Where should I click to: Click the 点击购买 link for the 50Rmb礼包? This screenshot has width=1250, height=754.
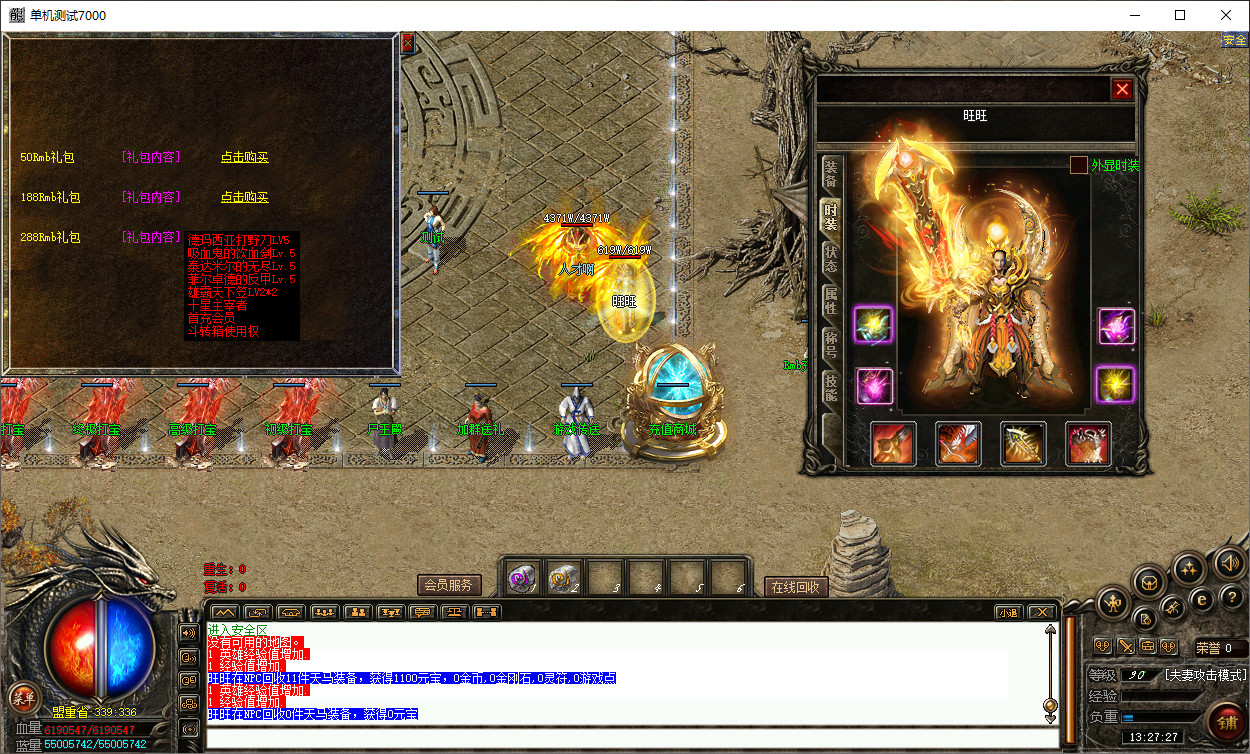244,157
